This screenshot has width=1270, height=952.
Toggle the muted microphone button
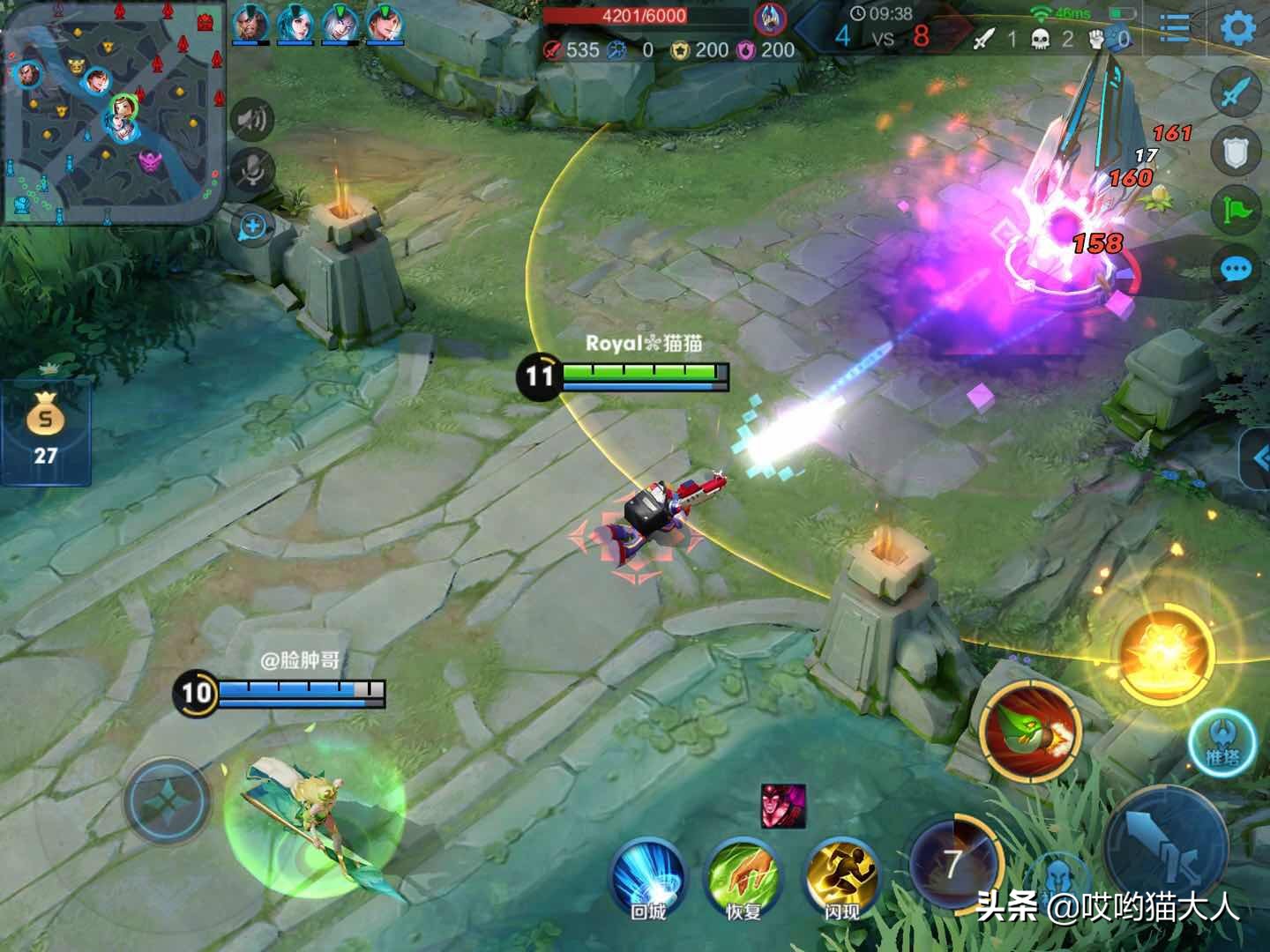point(252,171)
